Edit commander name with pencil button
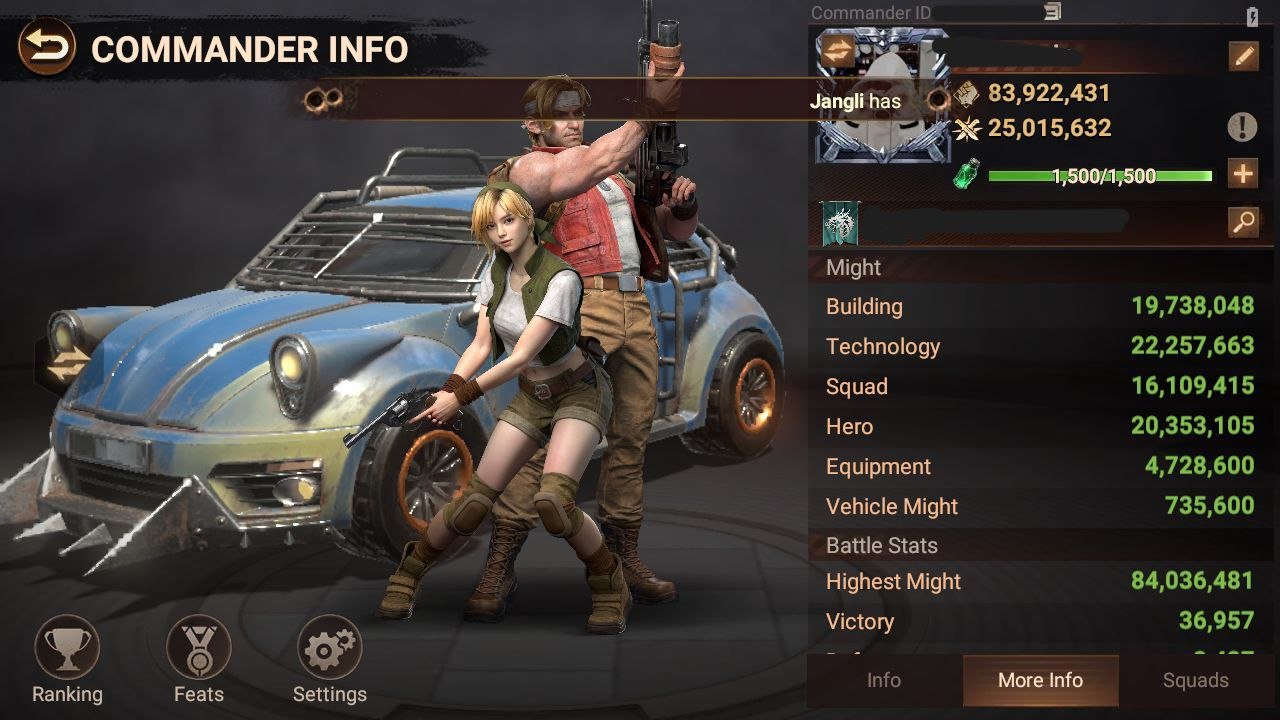This screenshot has width=1280, height=720. coord(1243,56)
